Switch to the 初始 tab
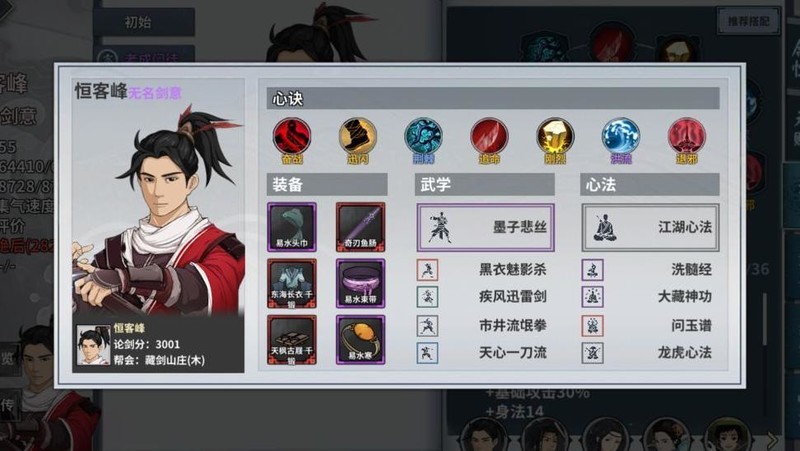The width and height of the screenshot is (800, 451). click(145, 21)
